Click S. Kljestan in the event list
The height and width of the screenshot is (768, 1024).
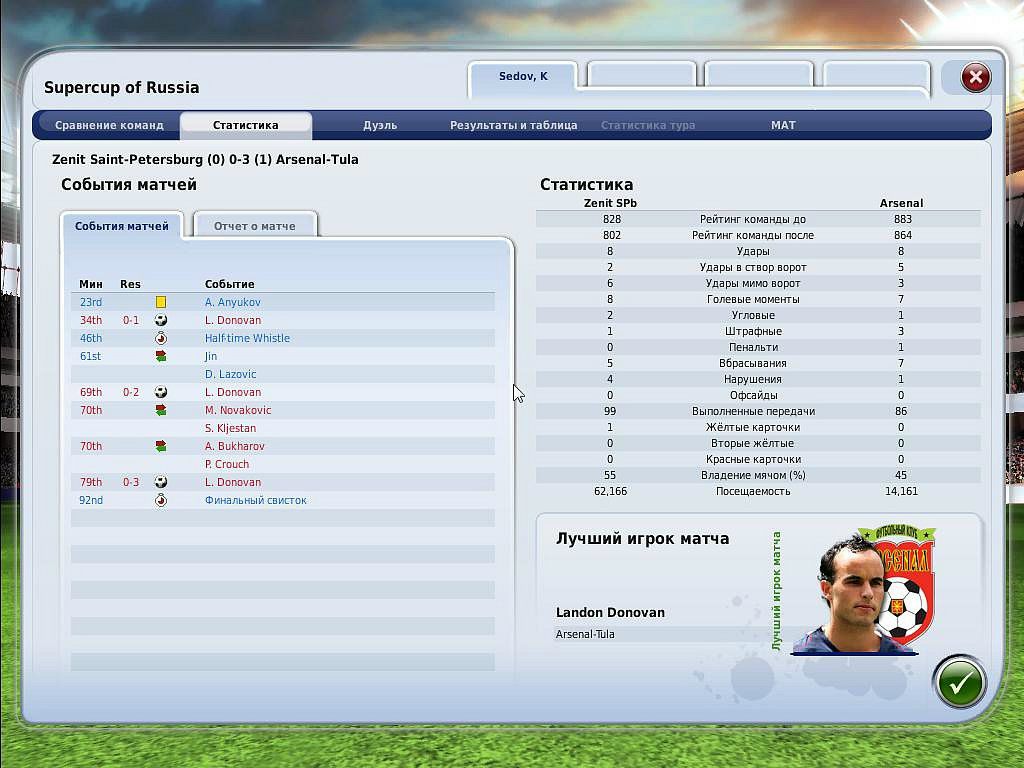(230, 428)
